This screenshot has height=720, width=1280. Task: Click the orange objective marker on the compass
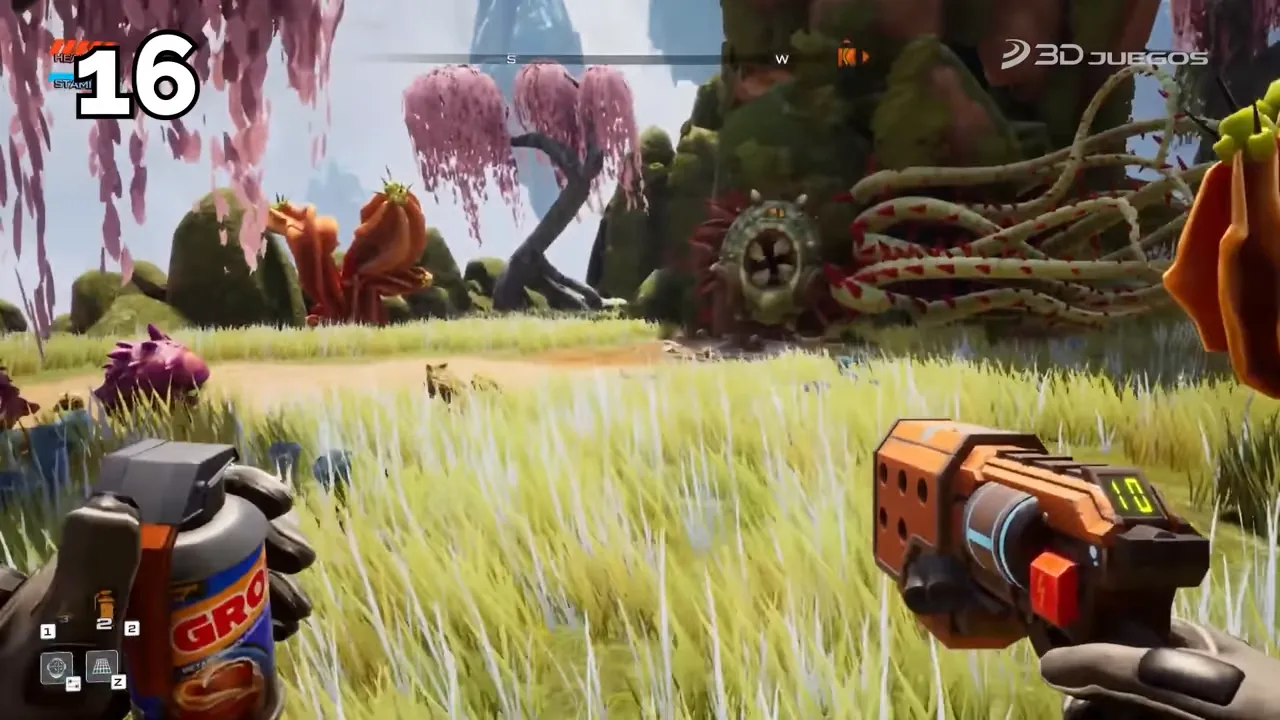tap(845, 57)
